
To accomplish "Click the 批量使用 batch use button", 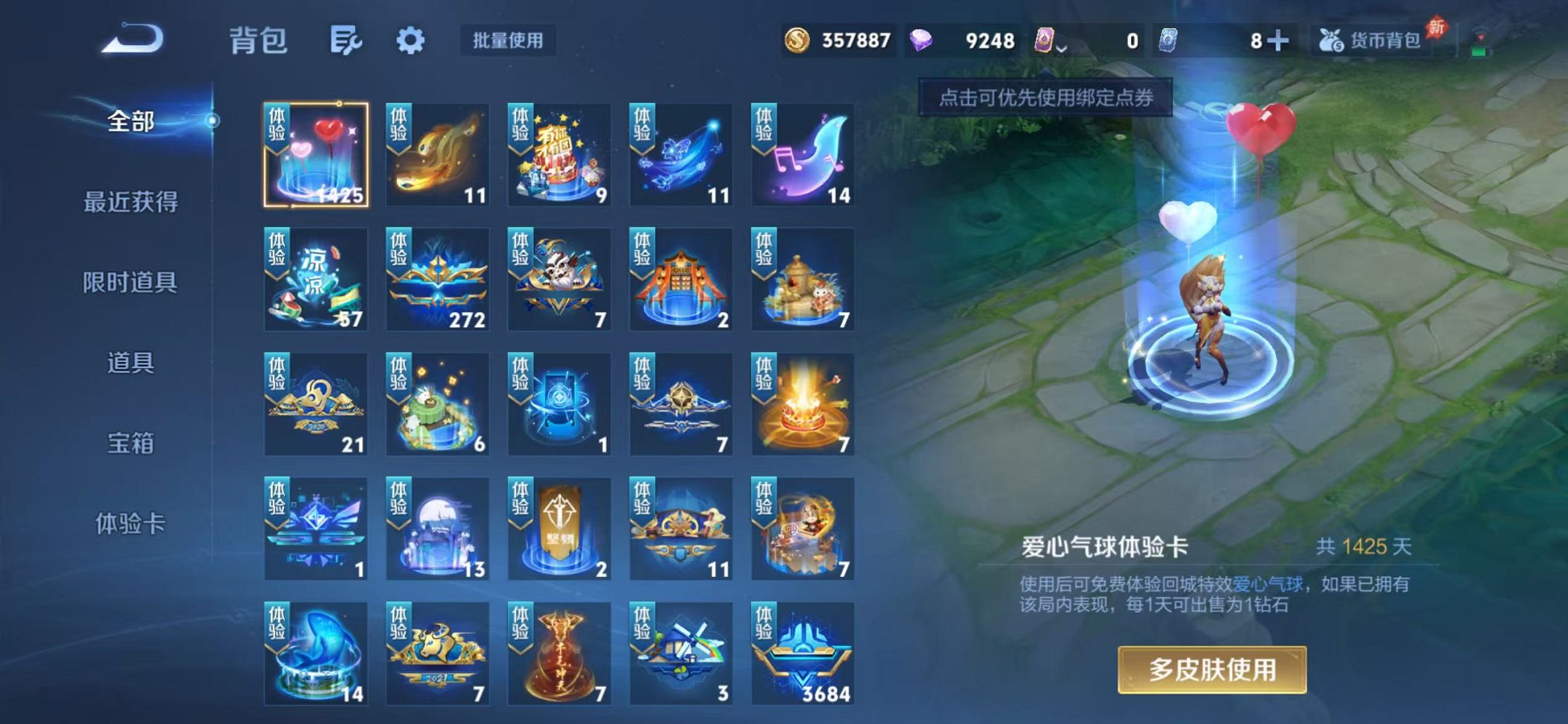I will click(508, 42).
